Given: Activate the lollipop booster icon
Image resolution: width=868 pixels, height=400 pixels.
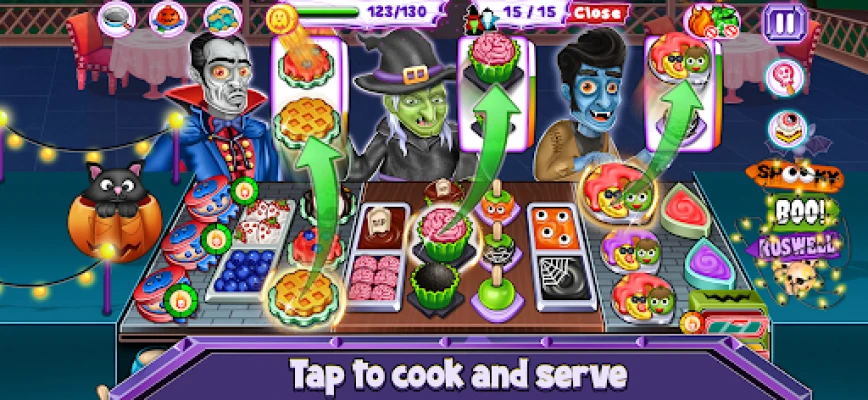Looking at the screenshot, I should [x=783, y=77].
